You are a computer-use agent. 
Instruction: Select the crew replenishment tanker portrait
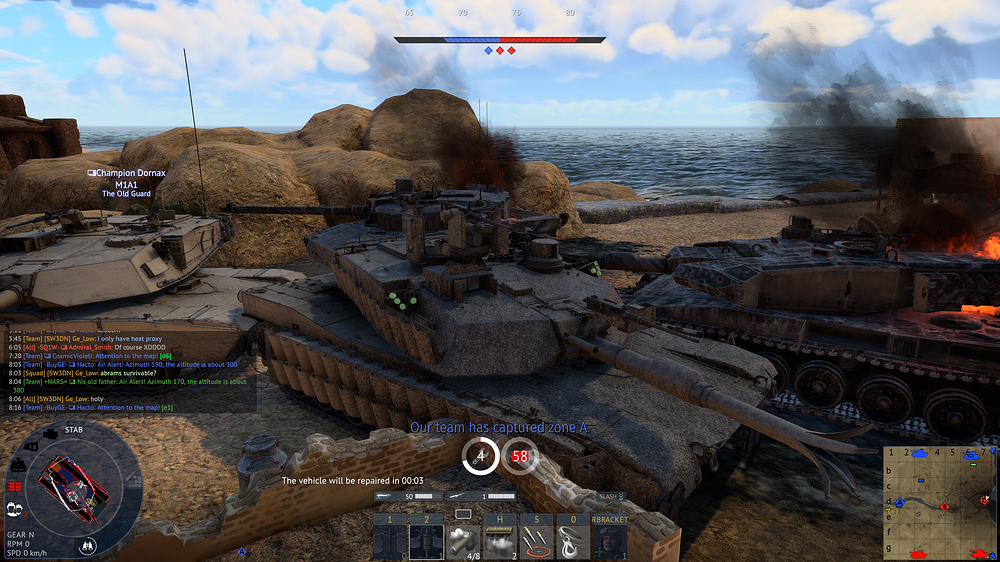608,542
